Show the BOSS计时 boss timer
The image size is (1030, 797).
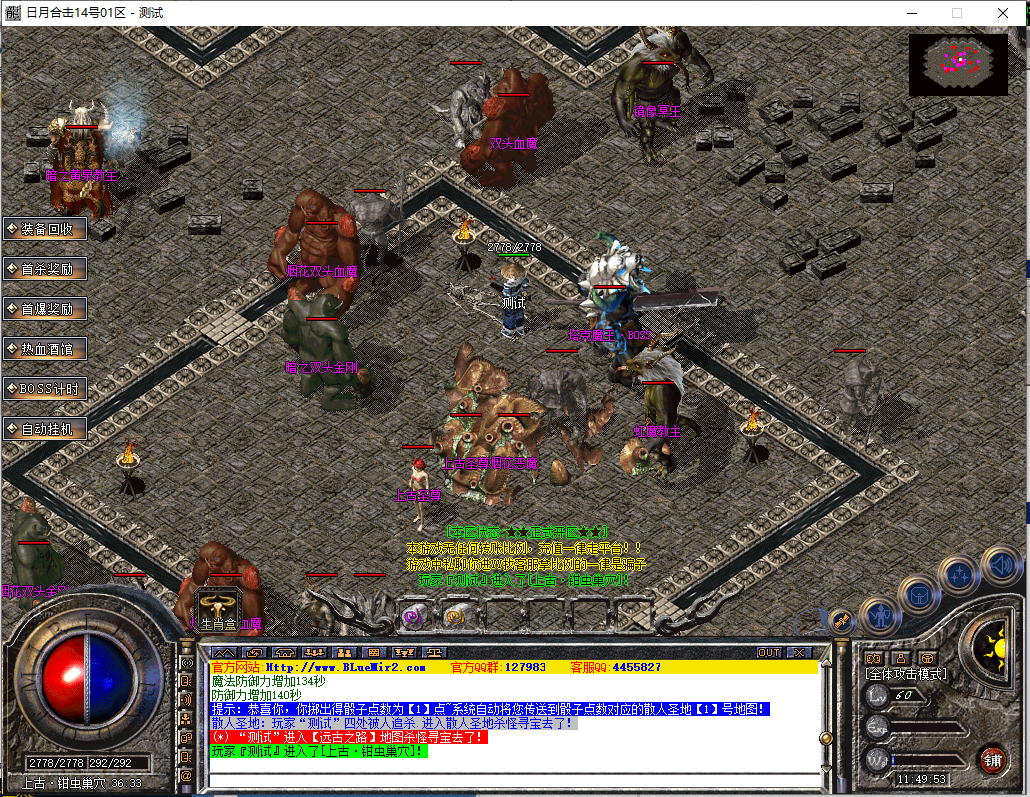[46, 389]
